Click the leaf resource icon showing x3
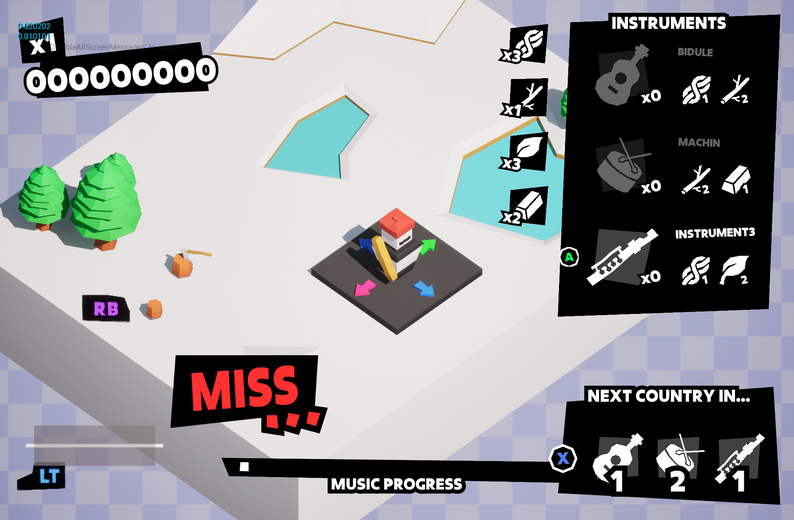The height and width of the screenshot is (520, 794). tap(532, 151)
